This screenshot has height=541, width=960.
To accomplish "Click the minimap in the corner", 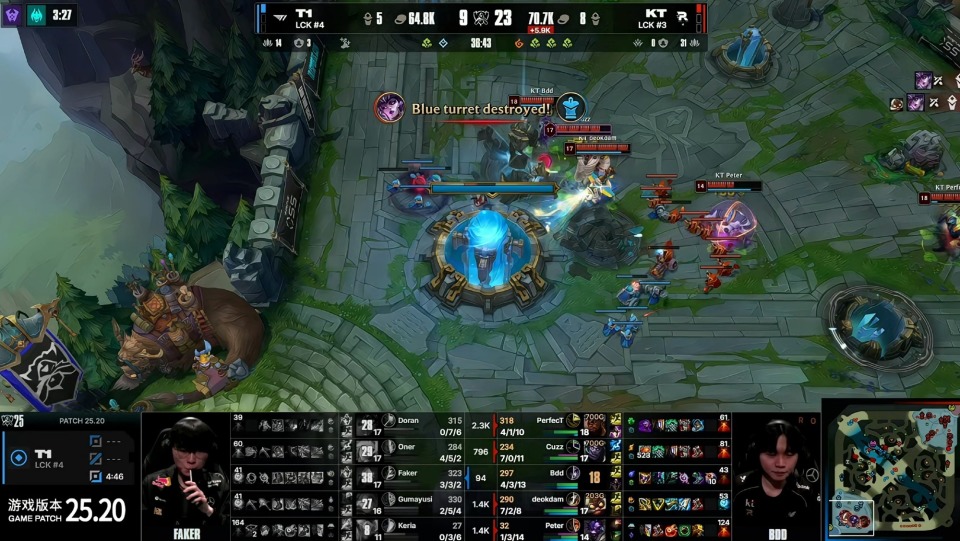I will (890, 470).
